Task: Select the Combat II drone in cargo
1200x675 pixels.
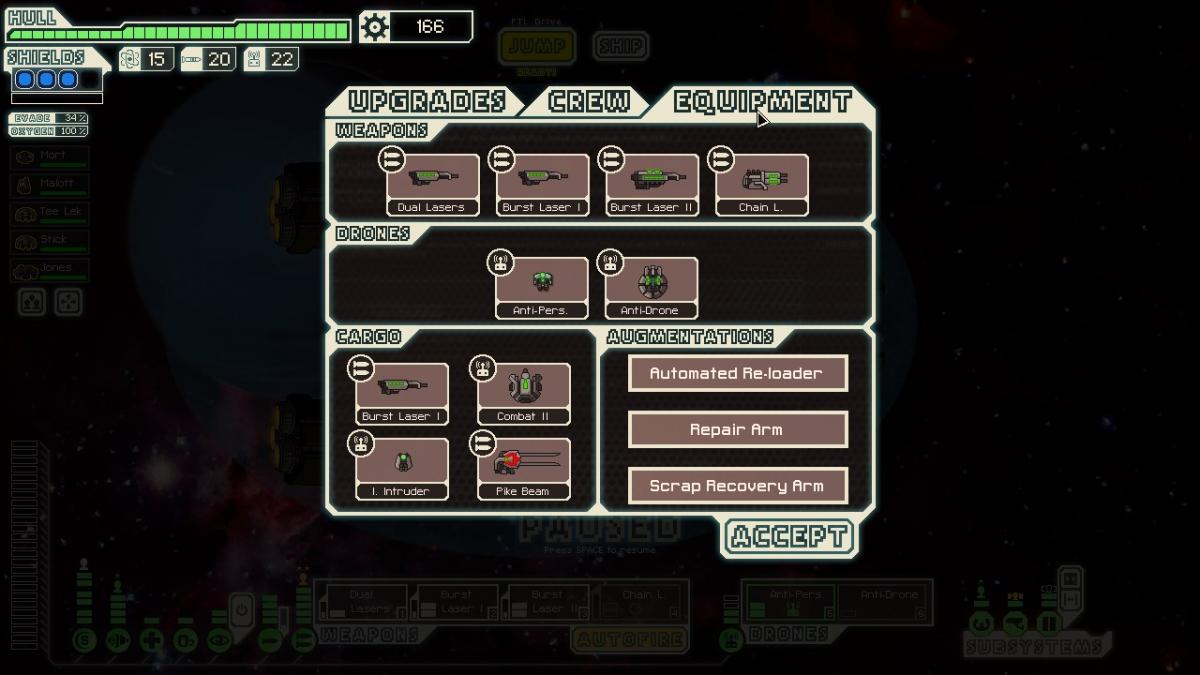Action: (x=524, y=392)
